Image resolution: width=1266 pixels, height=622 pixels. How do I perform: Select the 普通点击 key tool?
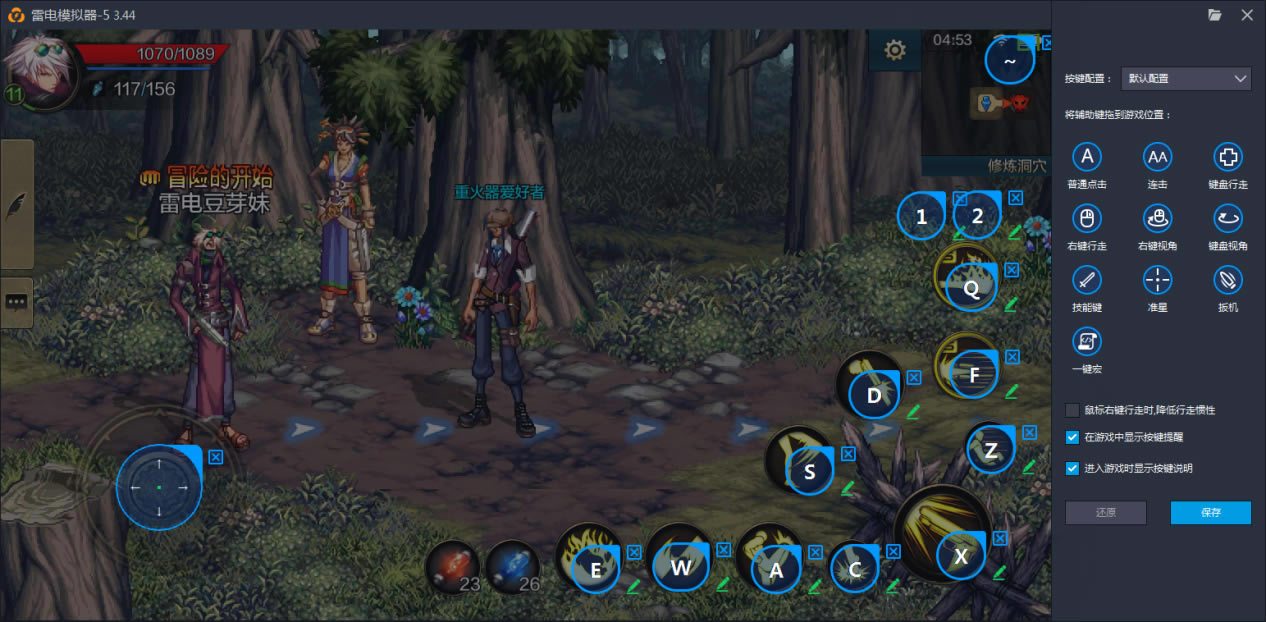(x=1086, y=157)
